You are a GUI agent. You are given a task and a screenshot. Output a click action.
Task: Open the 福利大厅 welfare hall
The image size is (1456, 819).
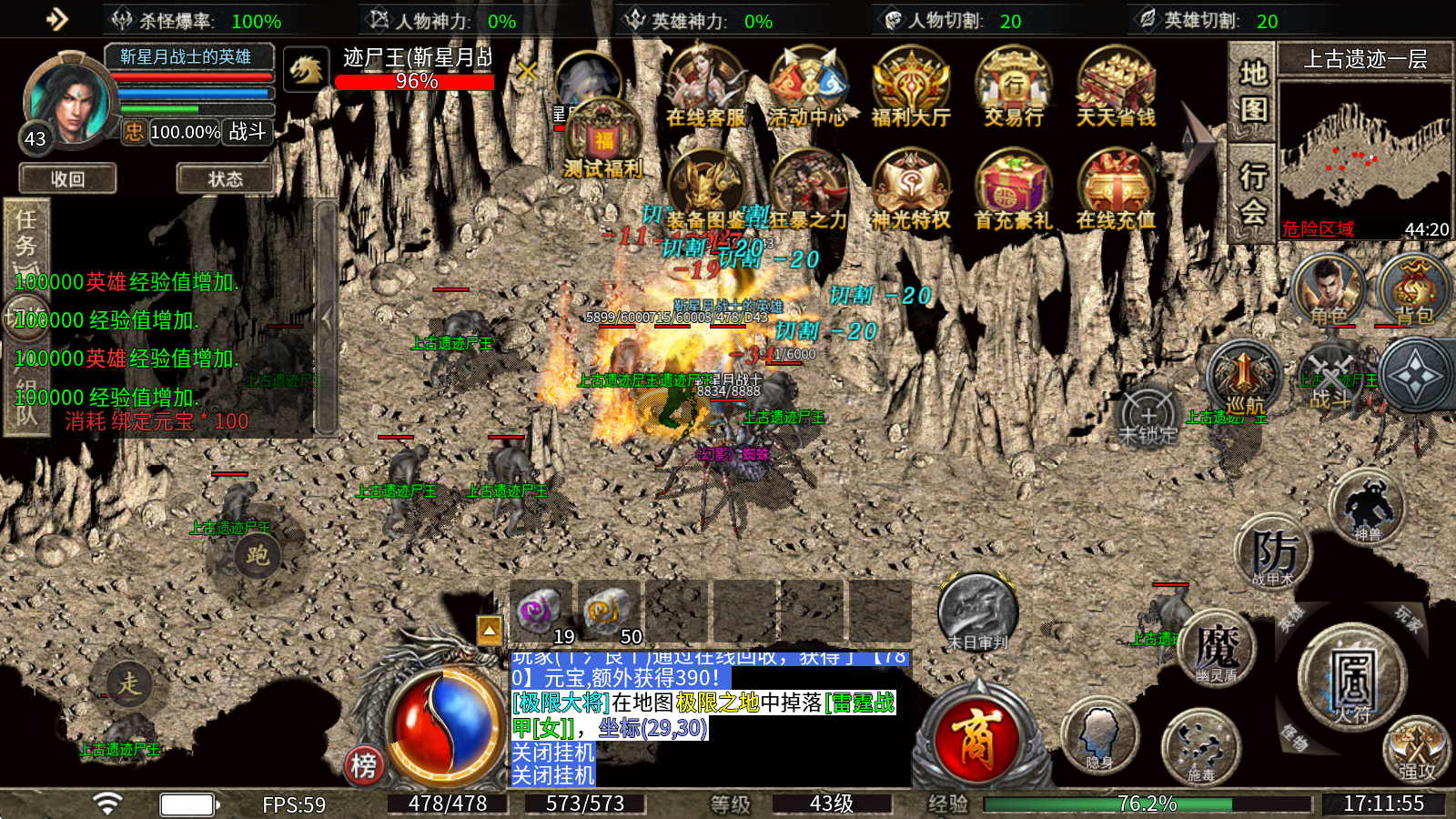click(x=910, y=88)
